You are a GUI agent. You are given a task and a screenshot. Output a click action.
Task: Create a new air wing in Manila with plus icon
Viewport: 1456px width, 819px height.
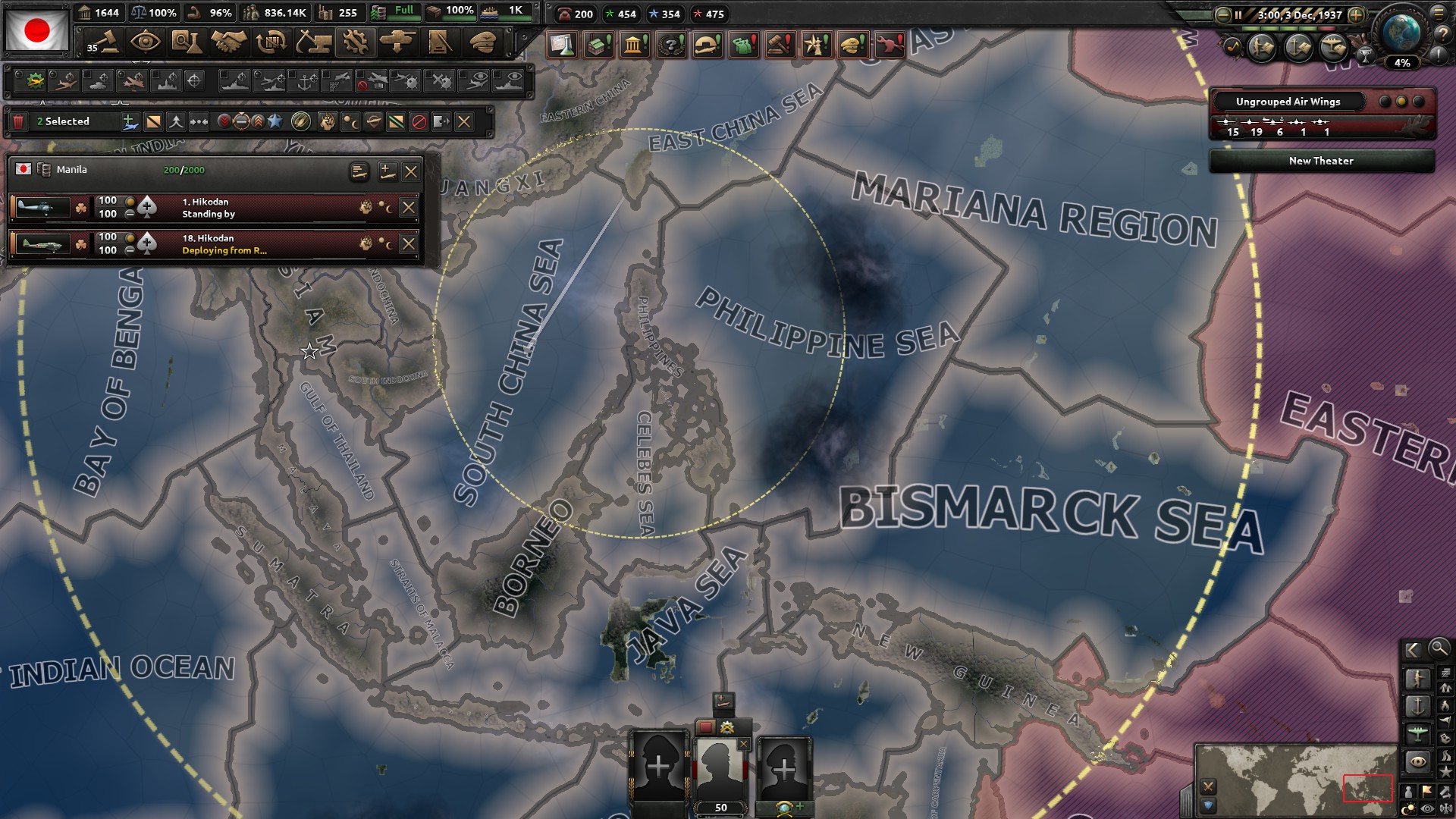pyautogui.click(x=387, y=173)
